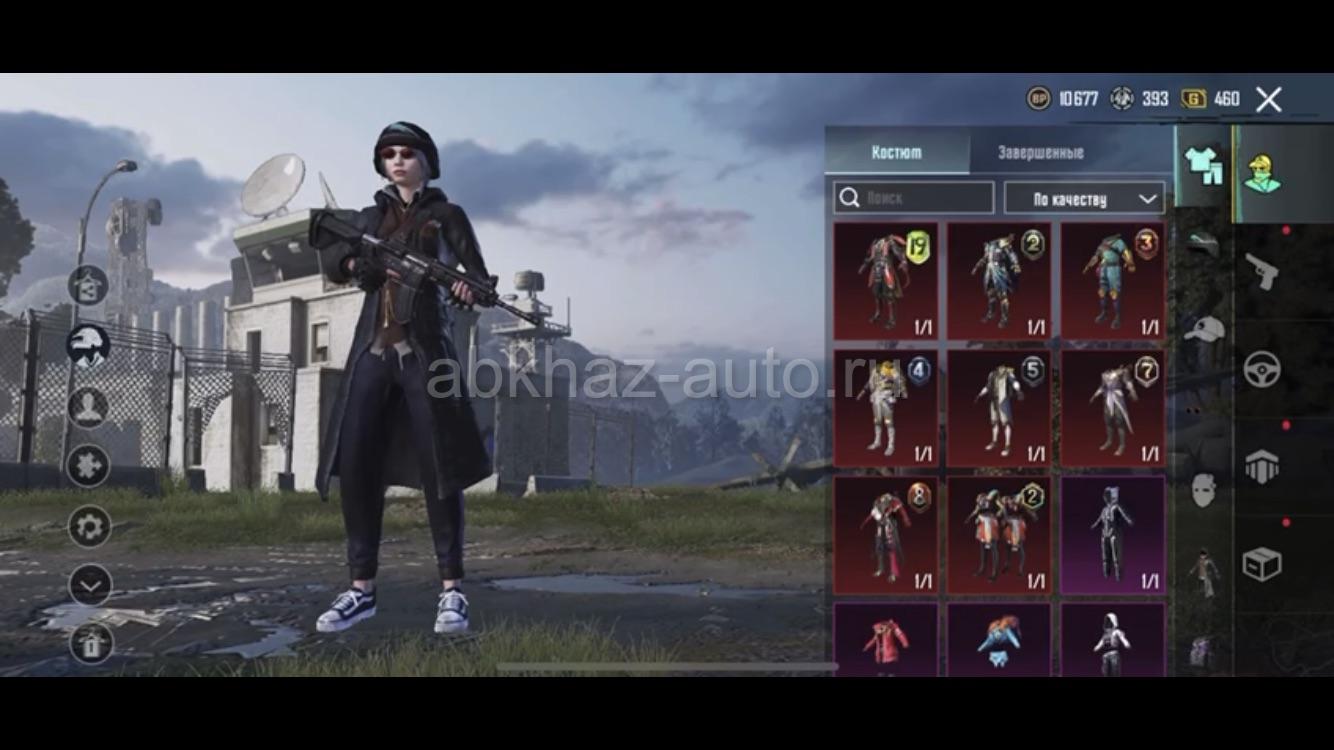
Task: Close the inventory with the X button
Action: pyautogui.click(x=1268, y=99)
